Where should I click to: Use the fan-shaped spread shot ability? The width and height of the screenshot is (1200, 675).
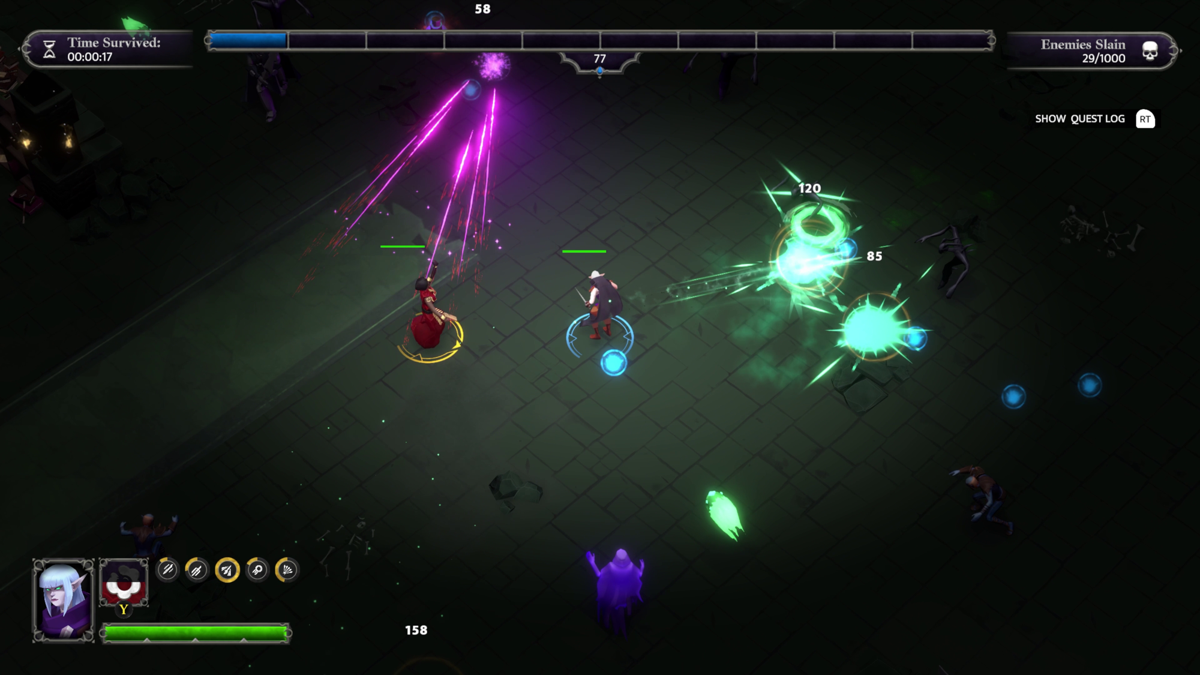(286, 569)
